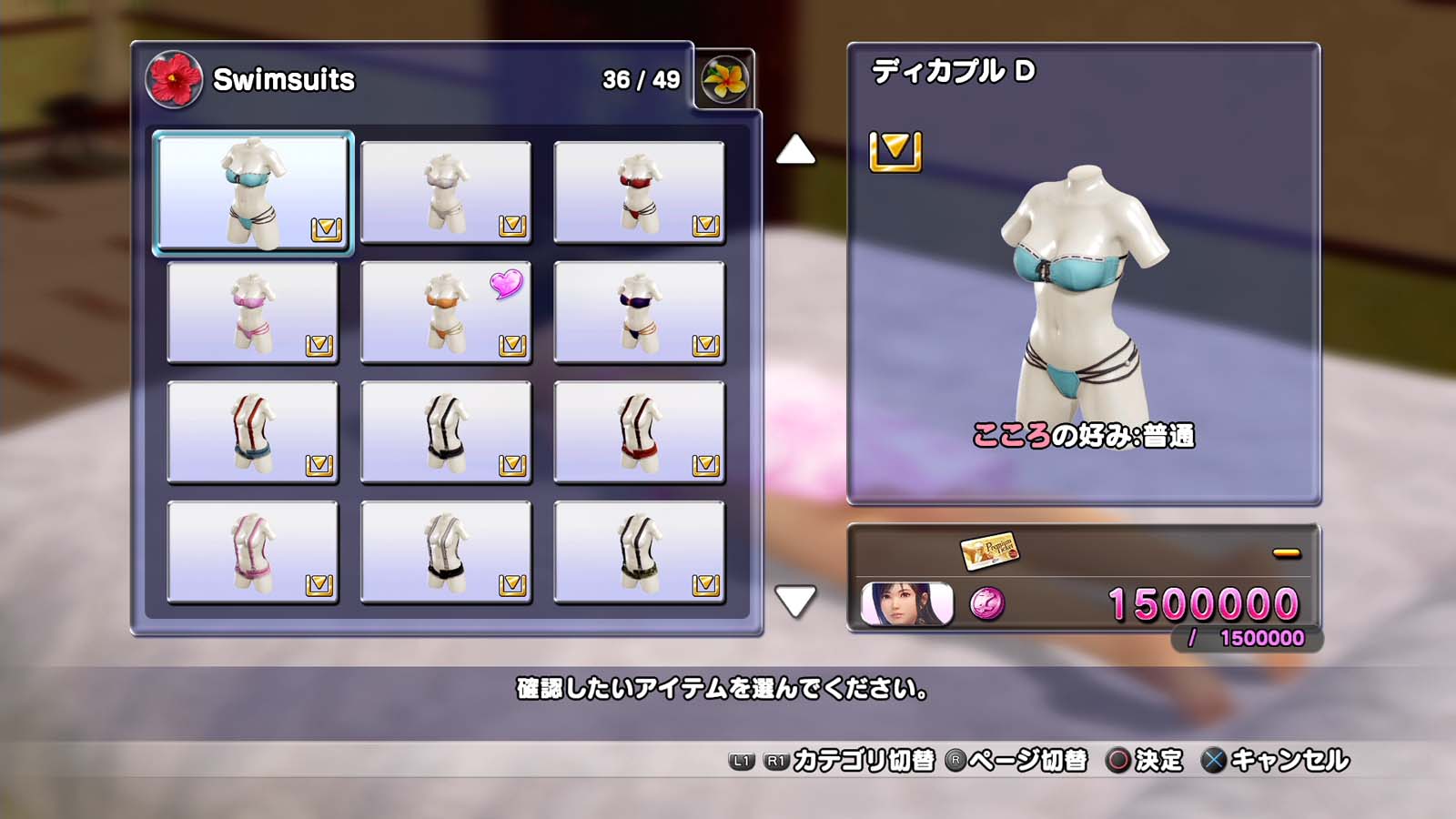The image size is (1456, 819).
Task: Switch to the yellow plumeria flower category
Action: (x=724, y=79)
